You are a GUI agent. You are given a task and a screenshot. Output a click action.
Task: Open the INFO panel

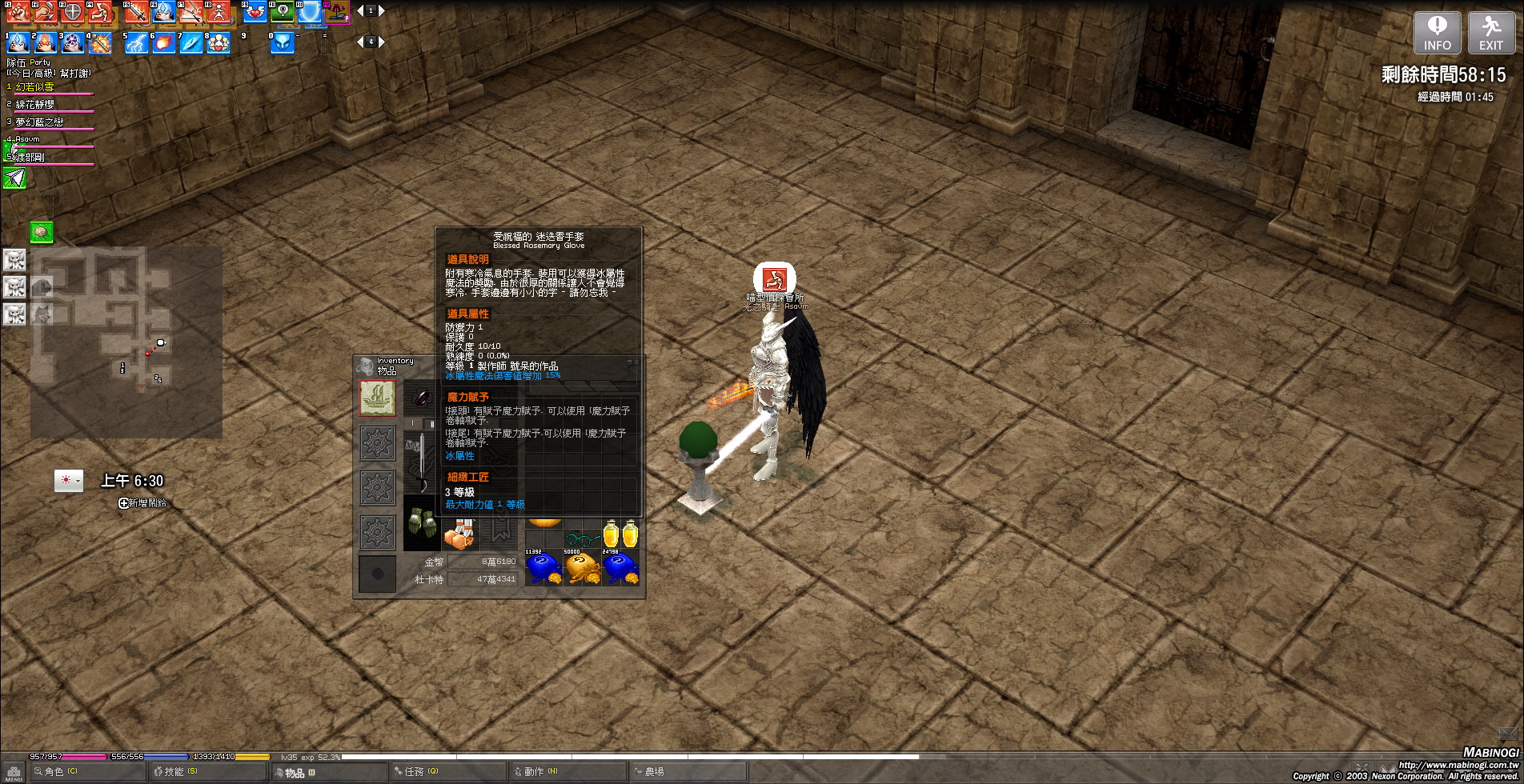point(1437,33)
